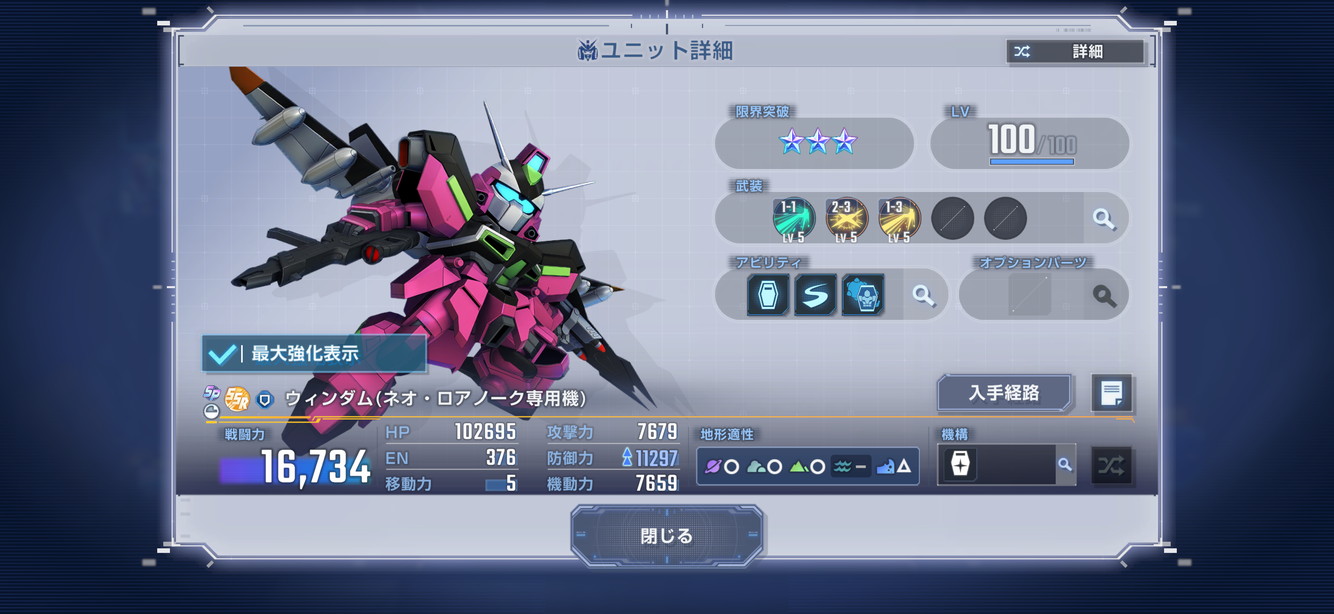Inspect option parts with the magnifier
Screen dimensions: 1334x614
pyautogui.click(x=1104, y=296)
